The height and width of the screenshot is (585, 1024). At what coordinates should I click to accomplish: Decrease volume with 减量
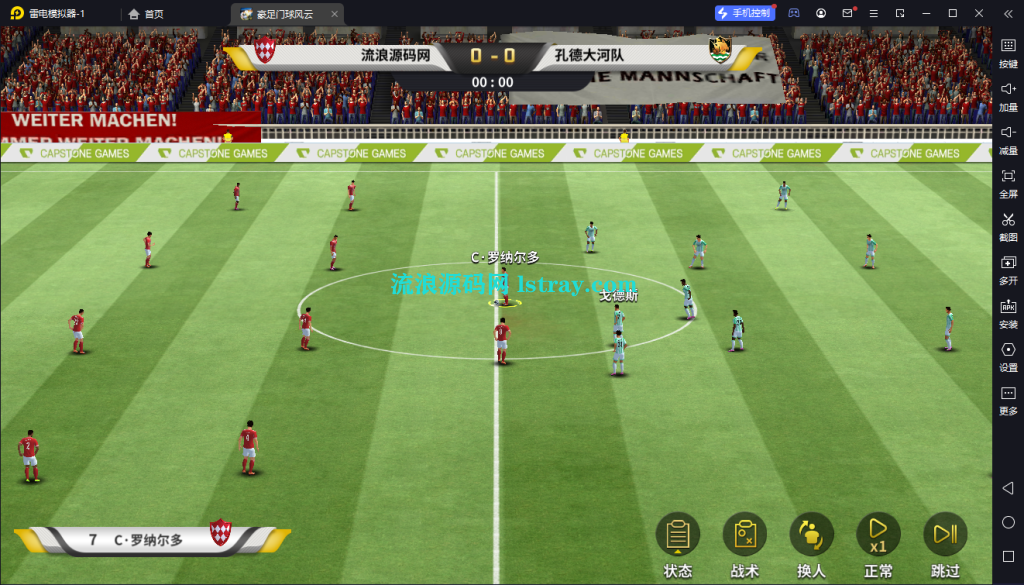[x=1008, y=138]
